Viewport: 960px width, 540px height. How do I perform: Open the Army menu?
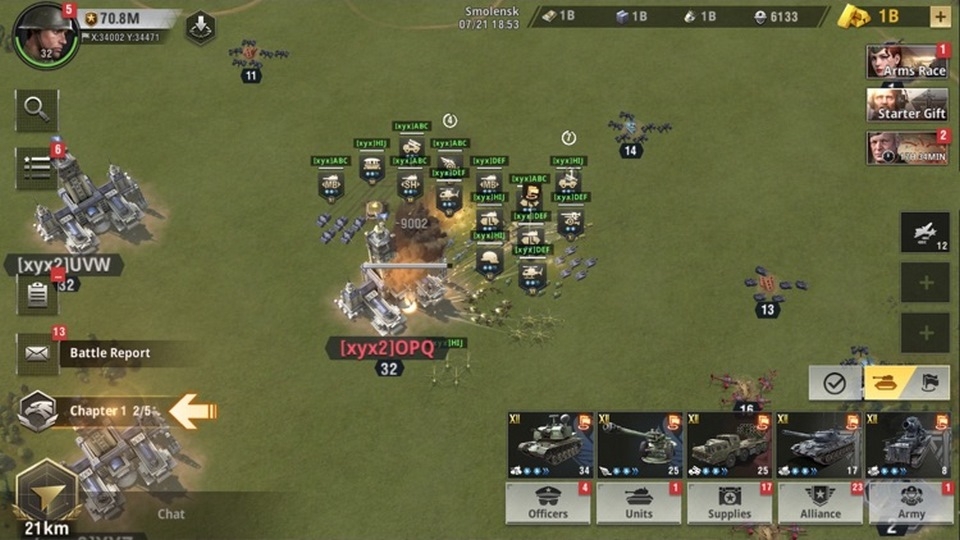coord(911,503)
